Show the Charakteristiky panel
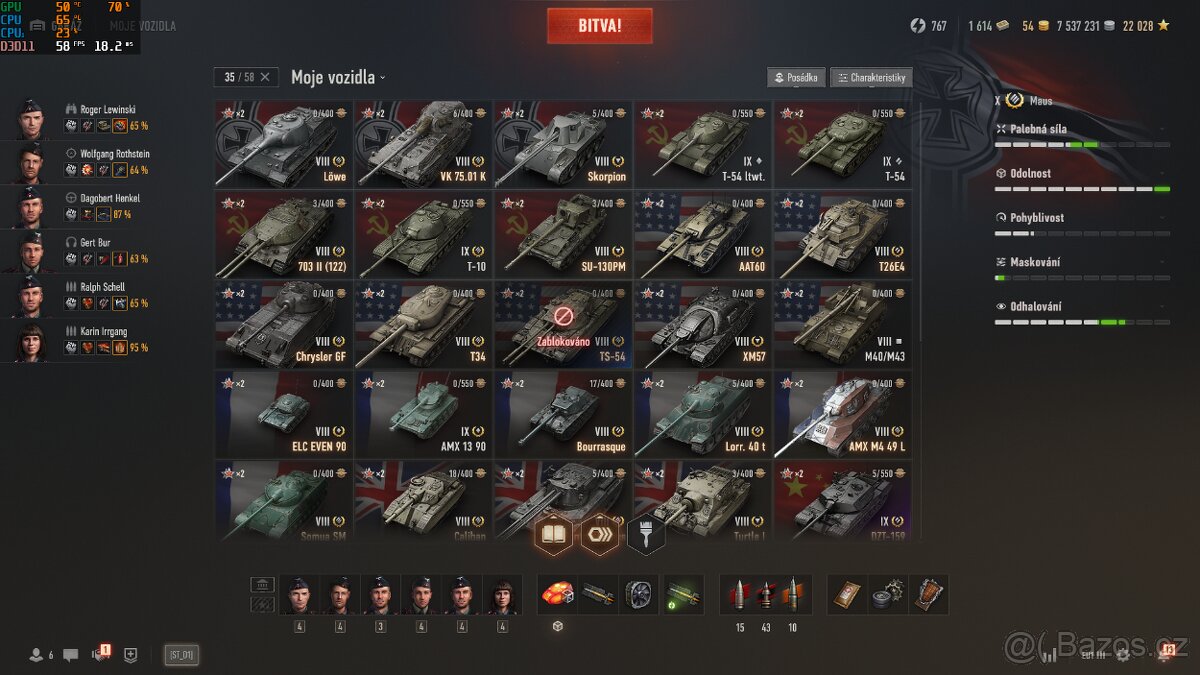The width and height of the screenshot is (1200, 675). tap(871, 78)
